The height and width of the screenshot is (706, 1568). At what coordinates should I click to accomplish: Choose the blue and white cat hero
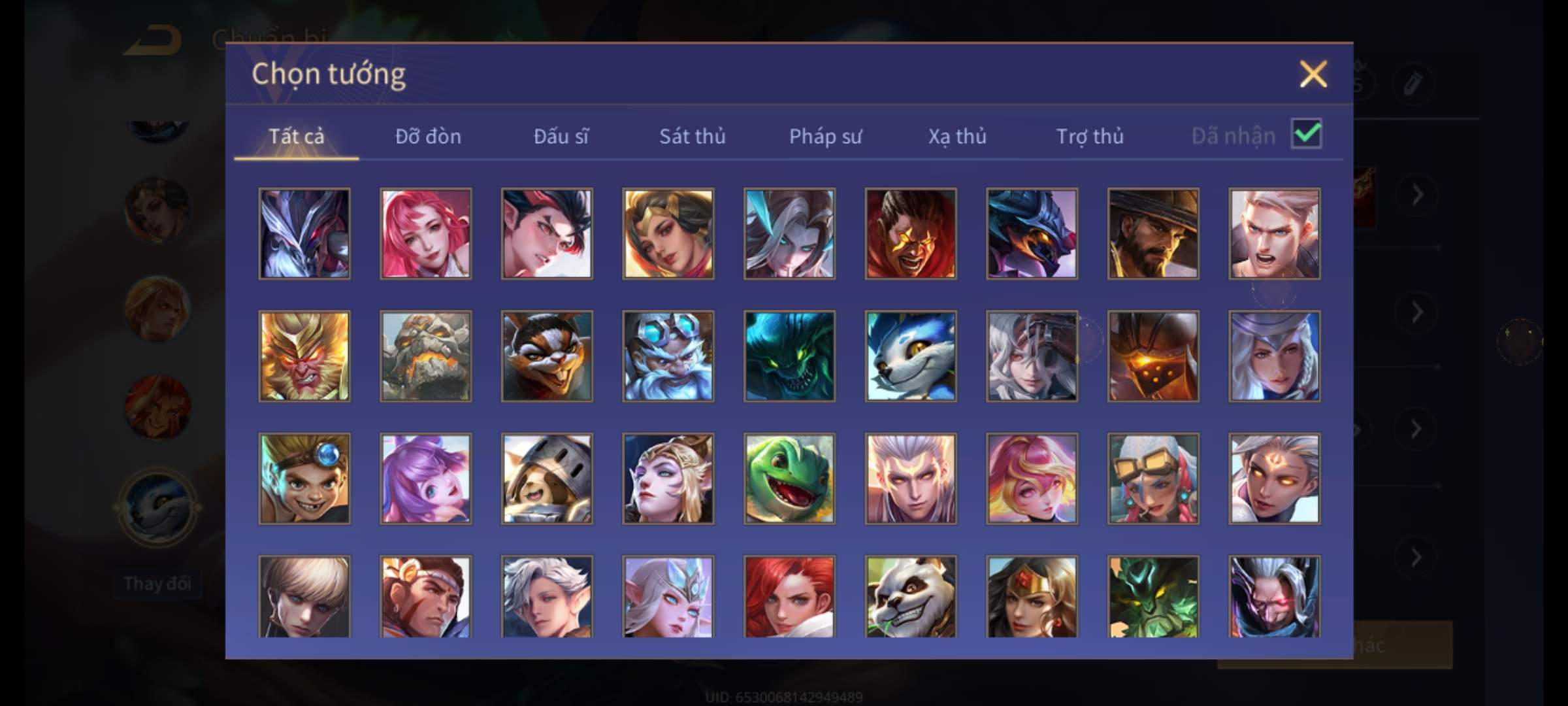tap(911, 356)
